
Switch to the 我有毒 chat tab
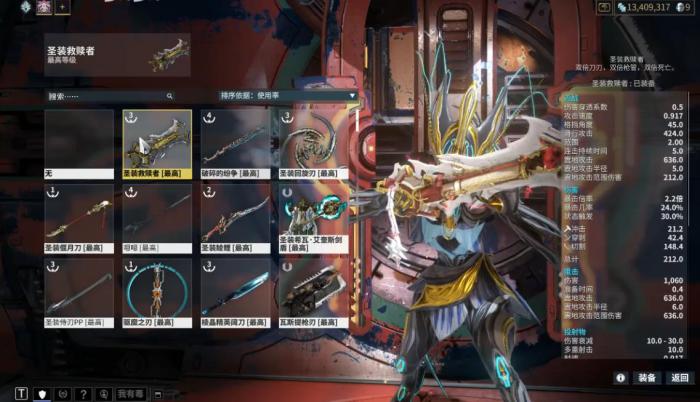point(130,393)
